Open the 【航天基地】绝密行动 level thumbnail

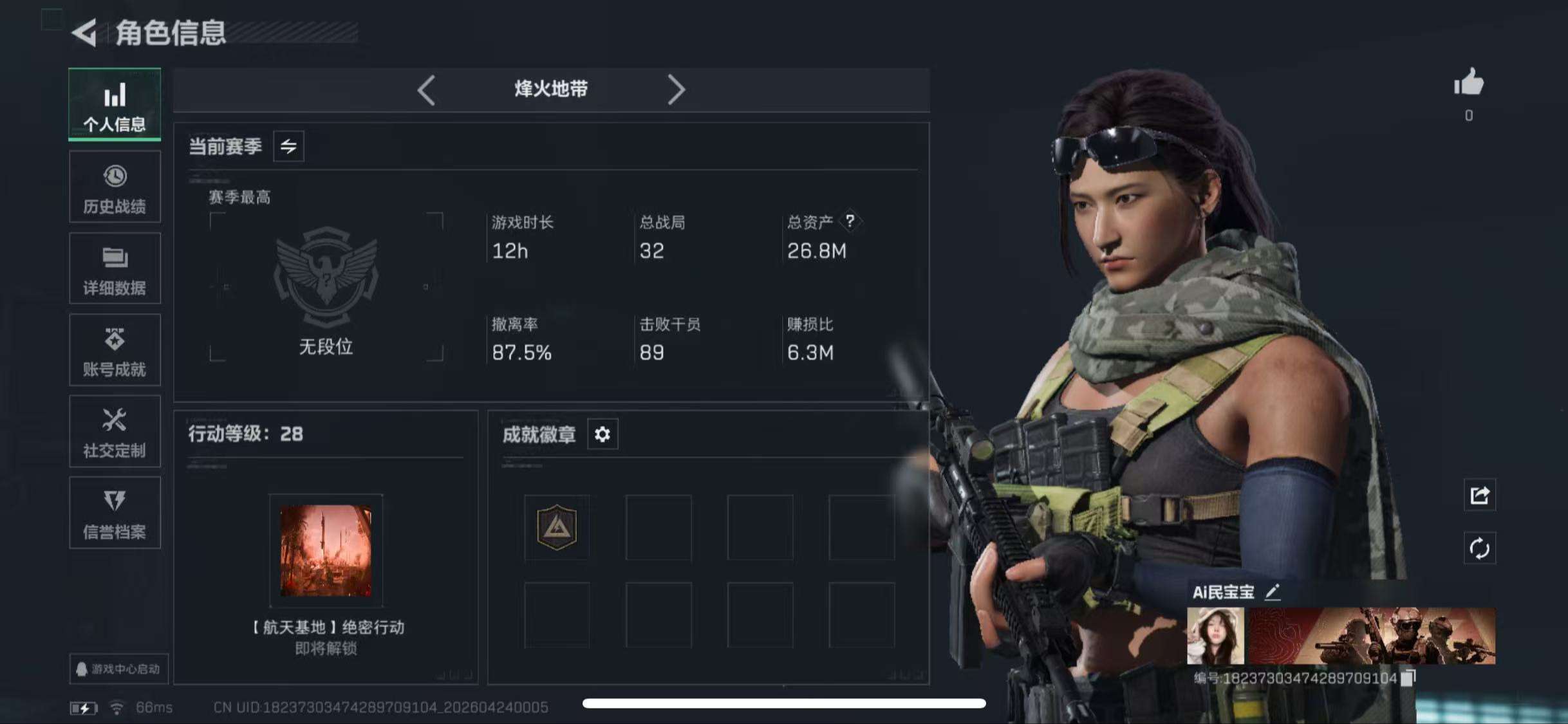pyautogui.click(x=325, y=550)
